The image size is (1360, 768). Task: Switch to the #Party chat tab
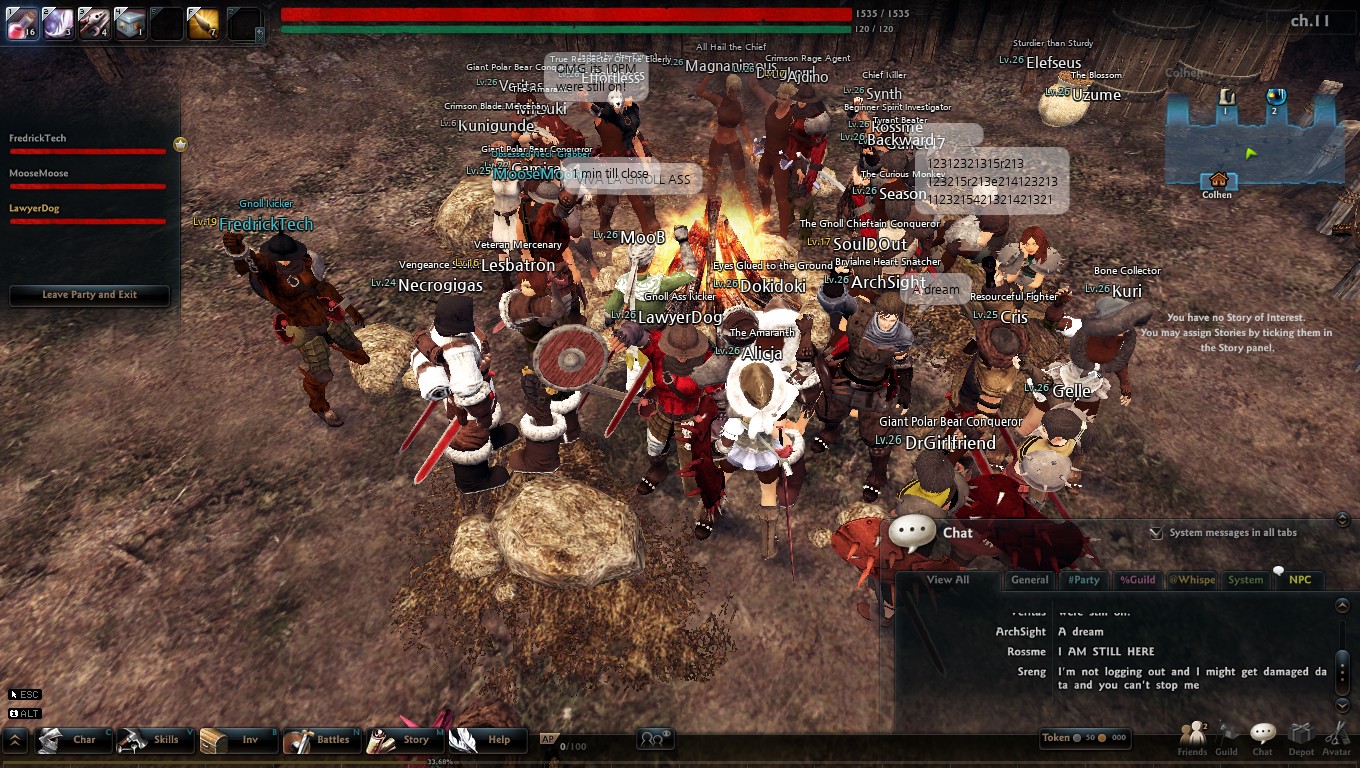click(x=1083, y=580)
